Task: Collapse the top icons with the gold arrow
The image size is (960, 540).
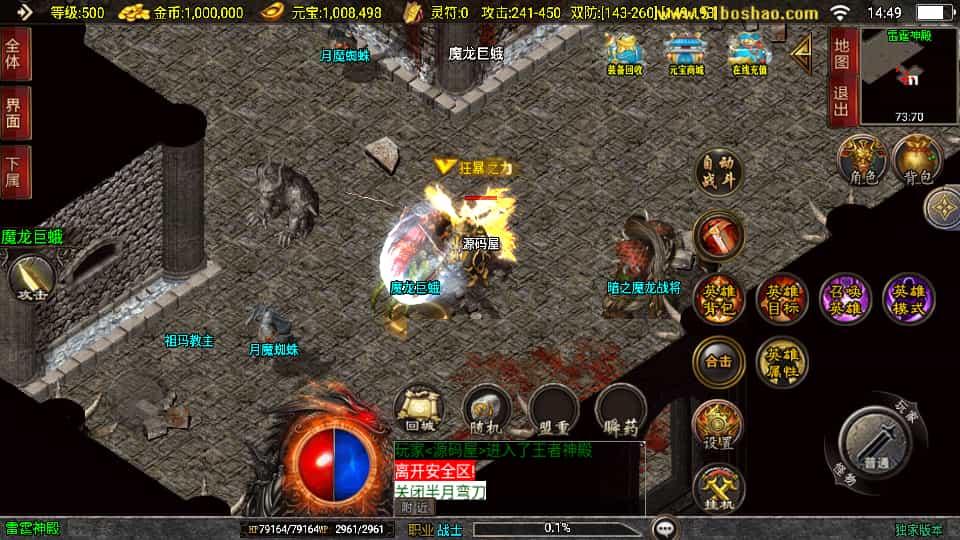Action: point(802,54)
